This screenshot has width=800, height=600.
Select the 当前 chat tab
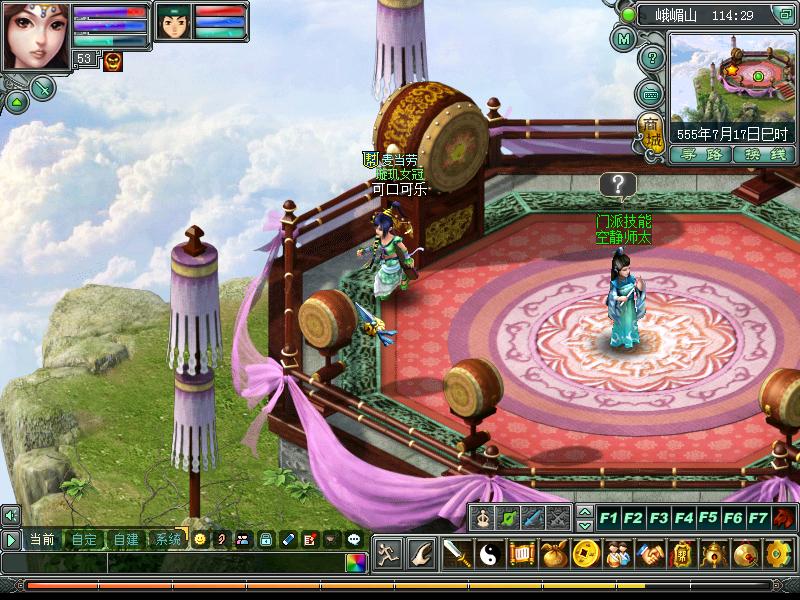pos(42,539)
